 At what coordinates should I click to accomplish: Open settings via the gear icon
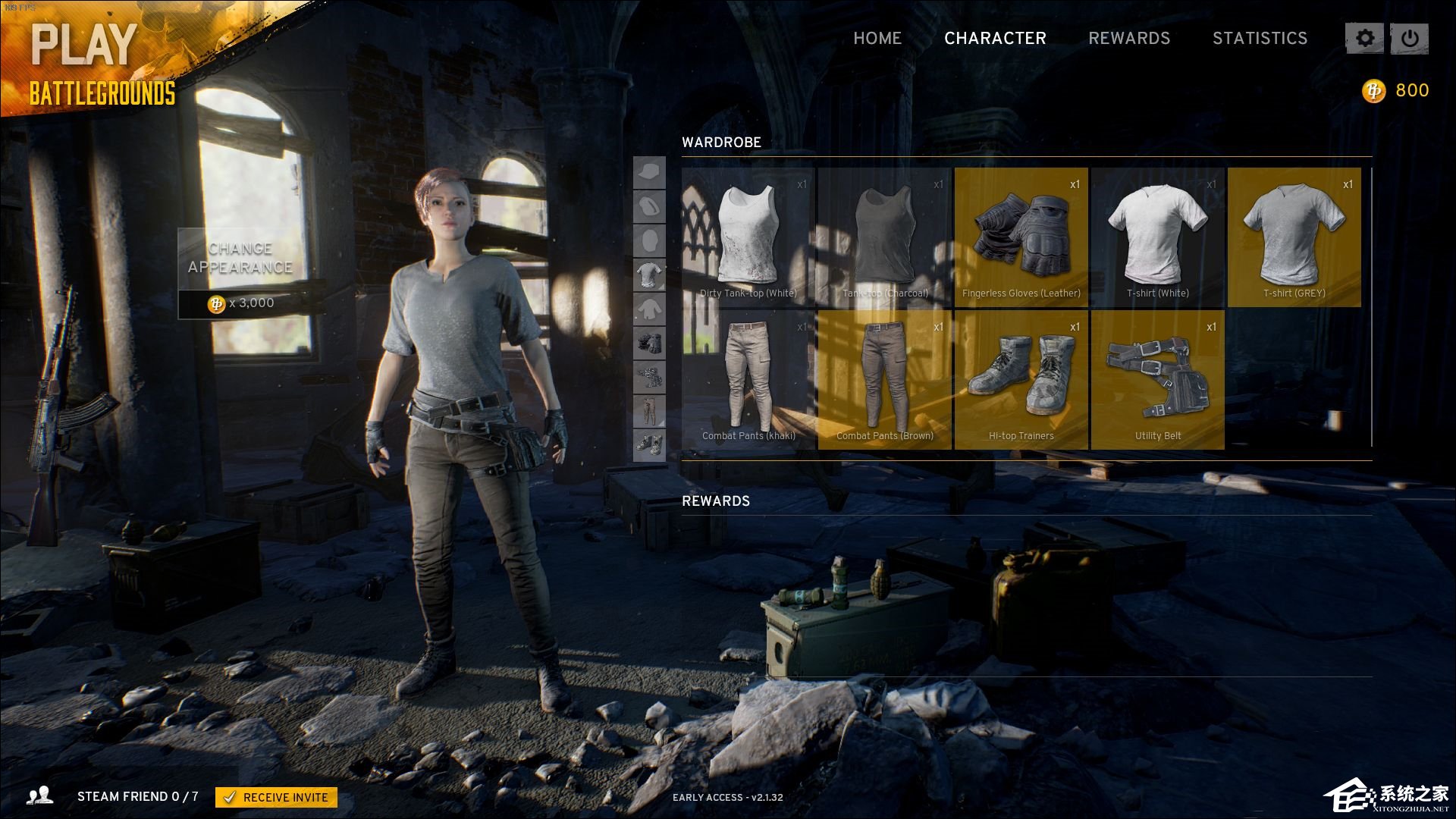(x=1364, y=39)
